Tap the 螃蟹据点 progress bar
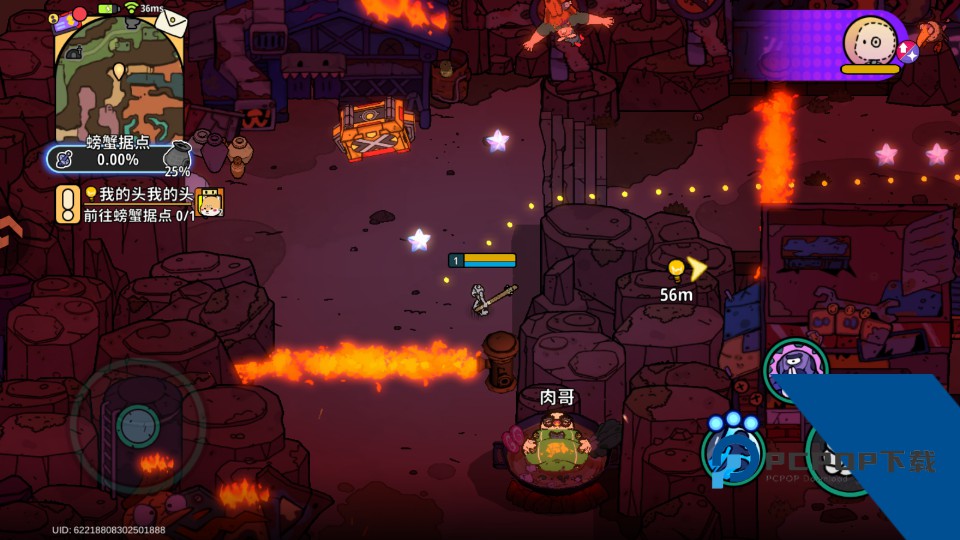 [x=104, y=159]
